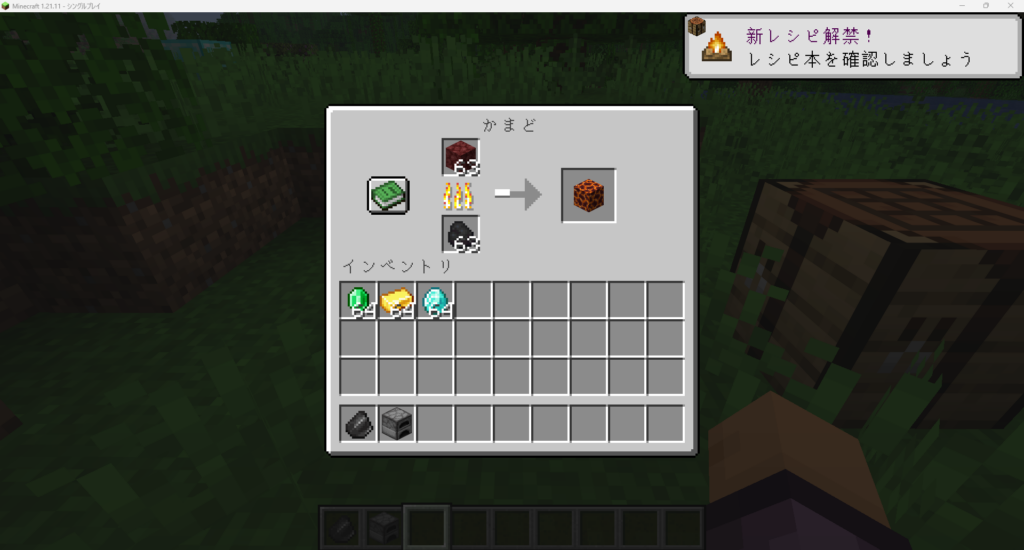Grab the gold ingot stack
Screen dimensions: 1024x550
(397, 300)
